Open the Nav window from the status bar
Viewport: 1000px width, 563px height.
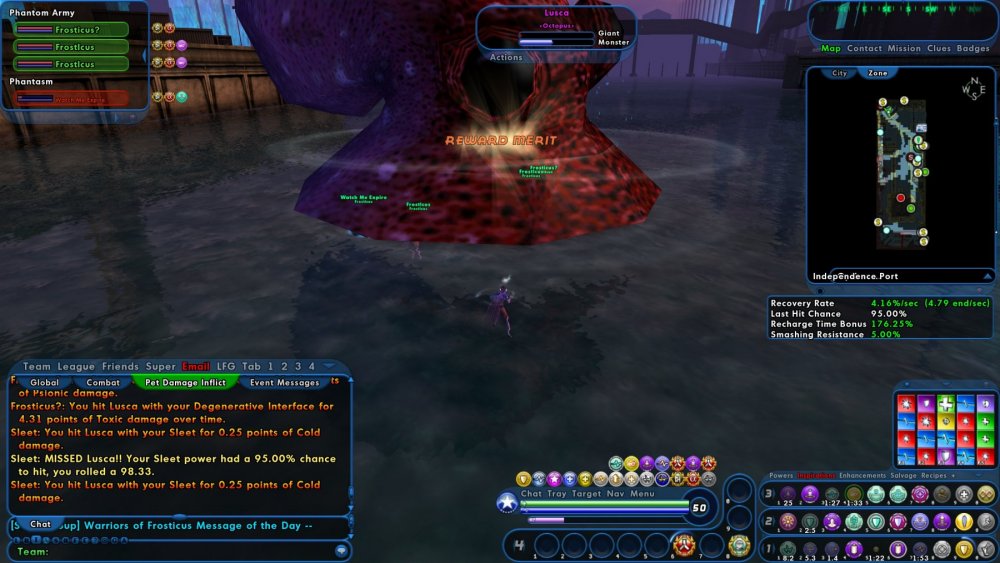[614, 493]
